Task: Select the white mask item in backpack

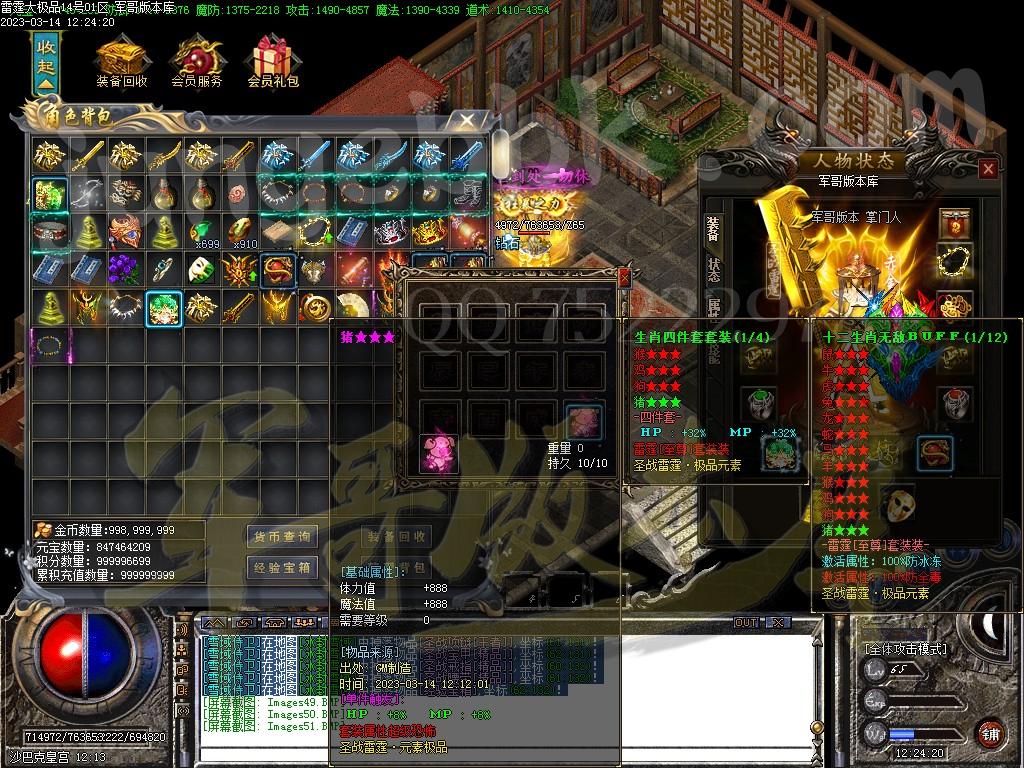Action: (200, 270)
